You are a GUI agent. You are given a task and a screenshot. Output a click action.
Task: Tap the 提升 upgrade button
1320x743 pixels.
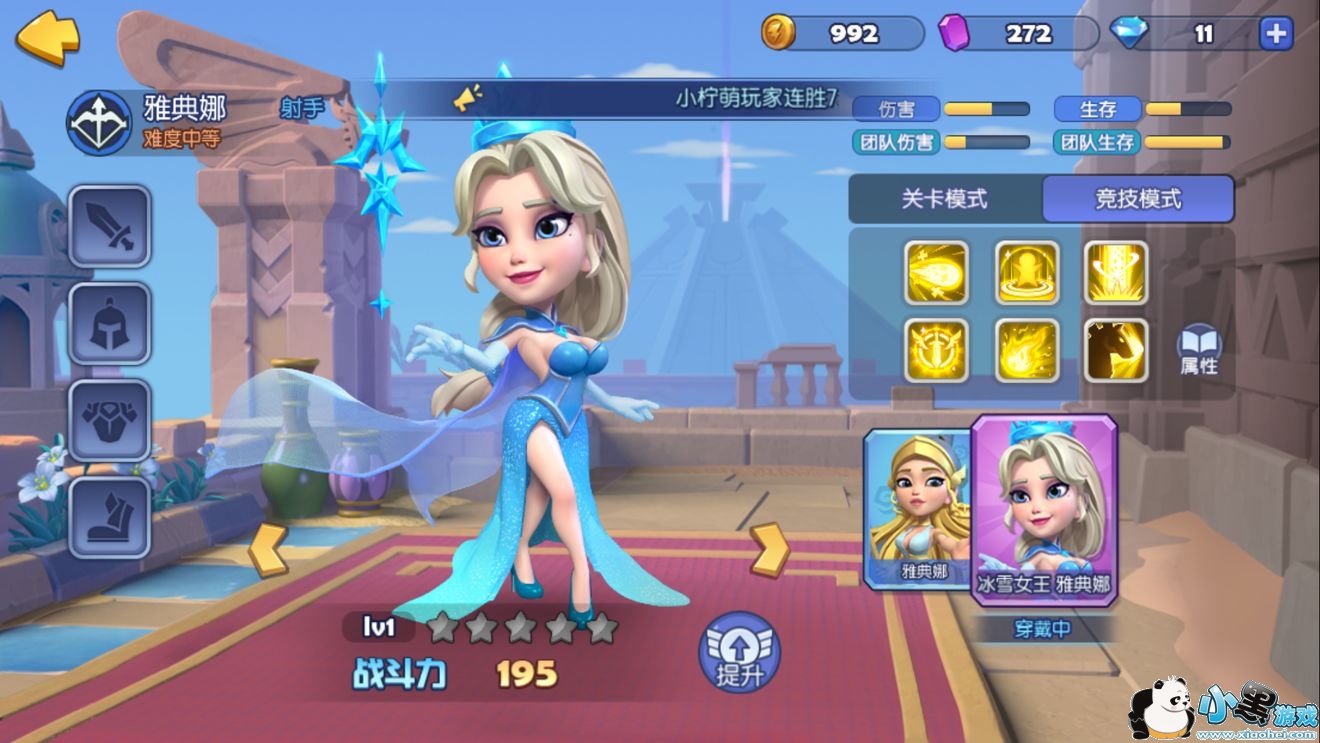click(x=739, y=652)
